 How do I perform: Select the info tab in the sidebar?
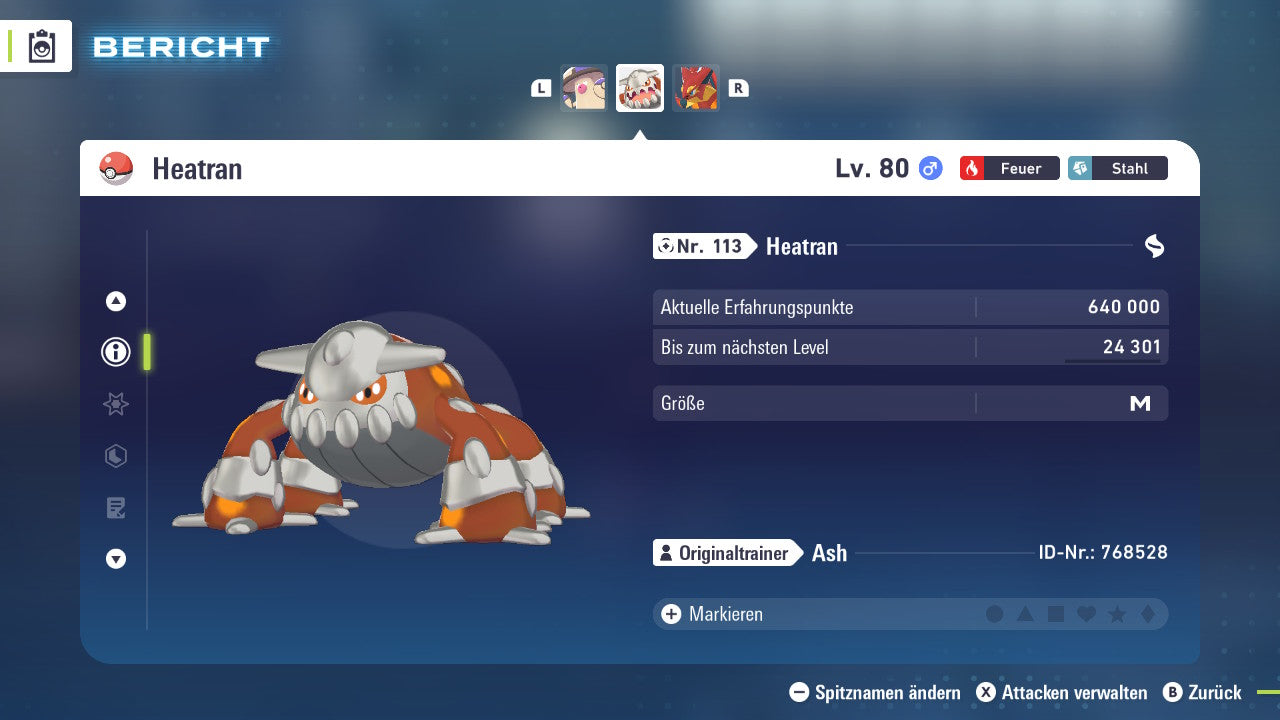tap(115, 352)
